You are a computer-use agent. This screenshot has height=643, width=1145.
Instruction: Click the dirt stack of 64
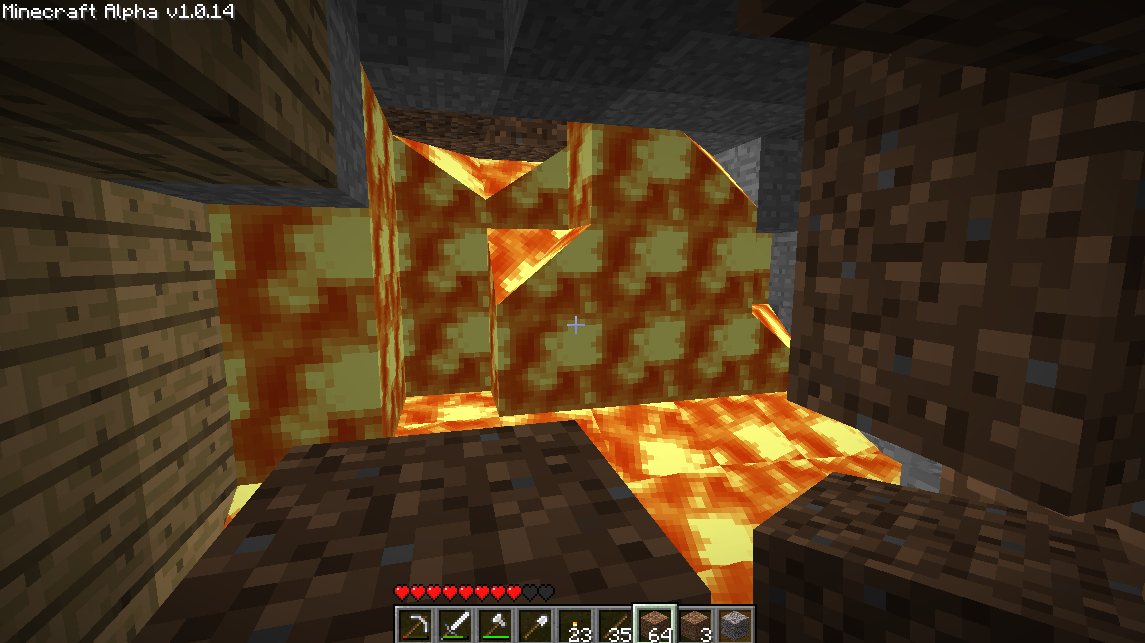coord(654,624)
